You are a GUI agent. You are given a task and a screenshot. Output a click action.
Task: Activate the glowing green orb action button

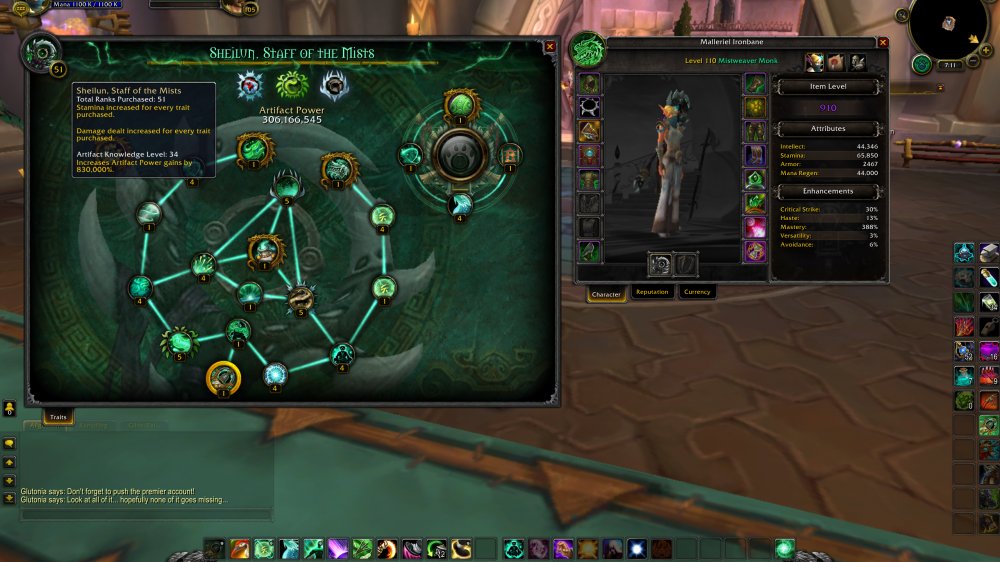(x=785, y=548)
